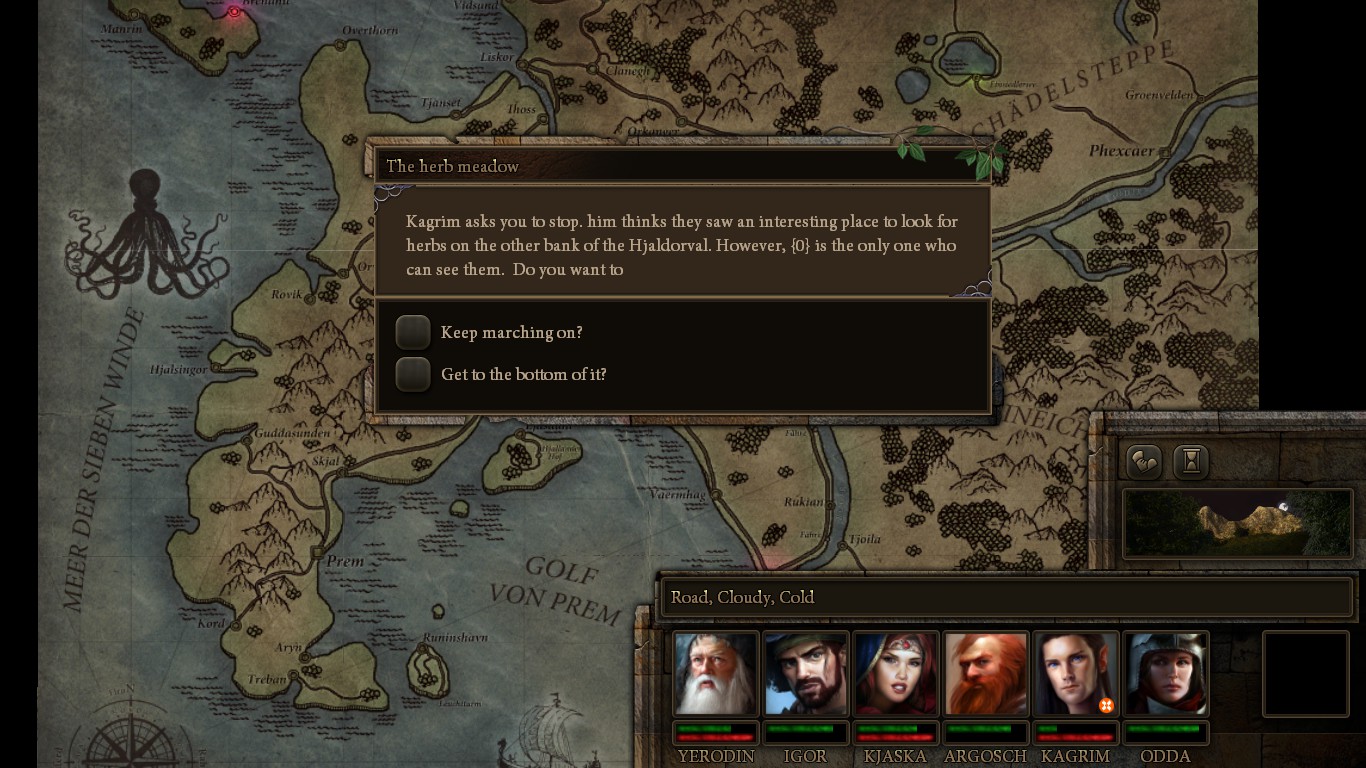
Task: Open Argosch the dwarf's portrait
Action: (x=986, y=673)
